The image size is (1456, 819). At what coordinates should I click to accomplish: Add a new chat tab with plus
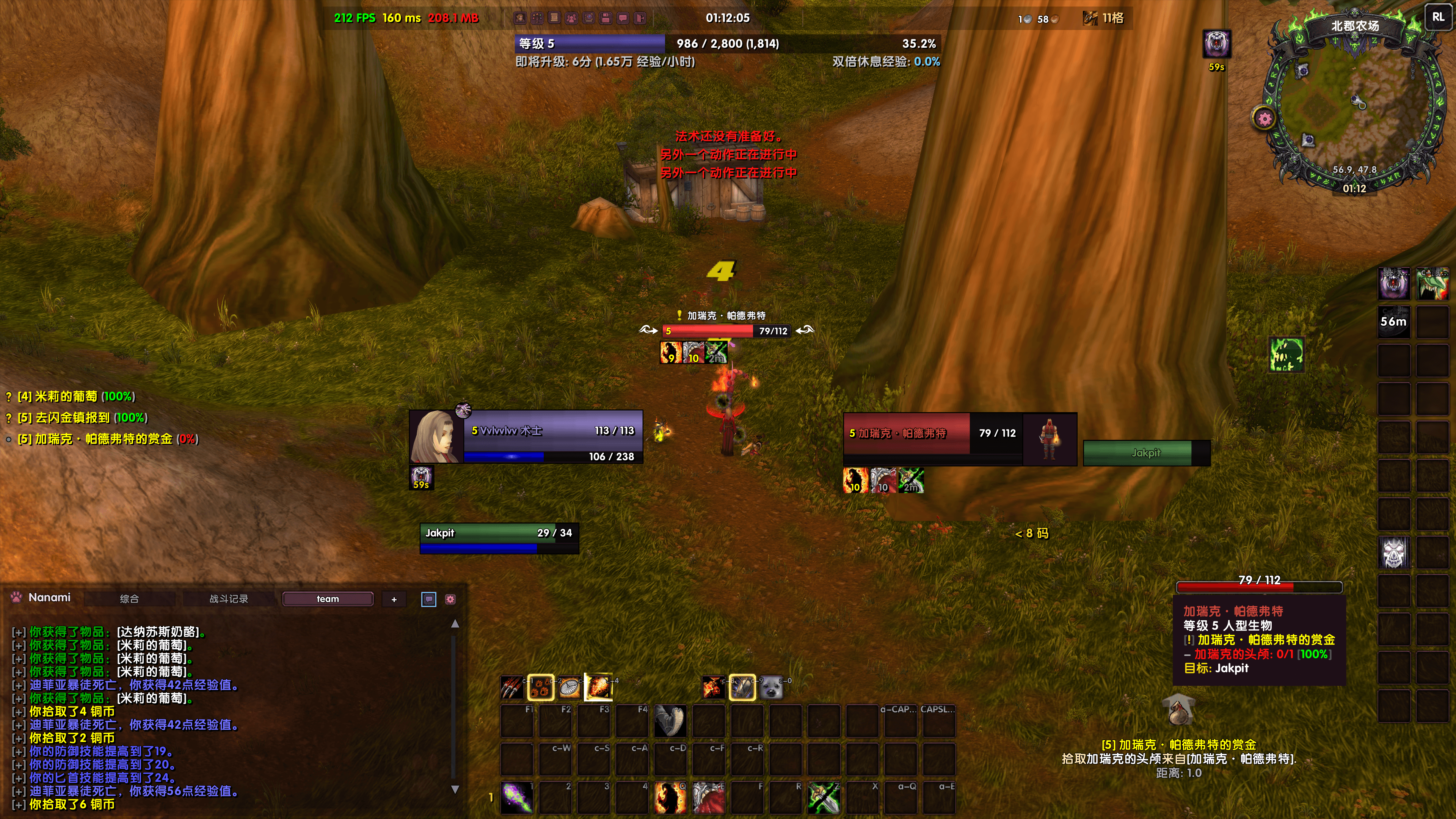point(394,599)
